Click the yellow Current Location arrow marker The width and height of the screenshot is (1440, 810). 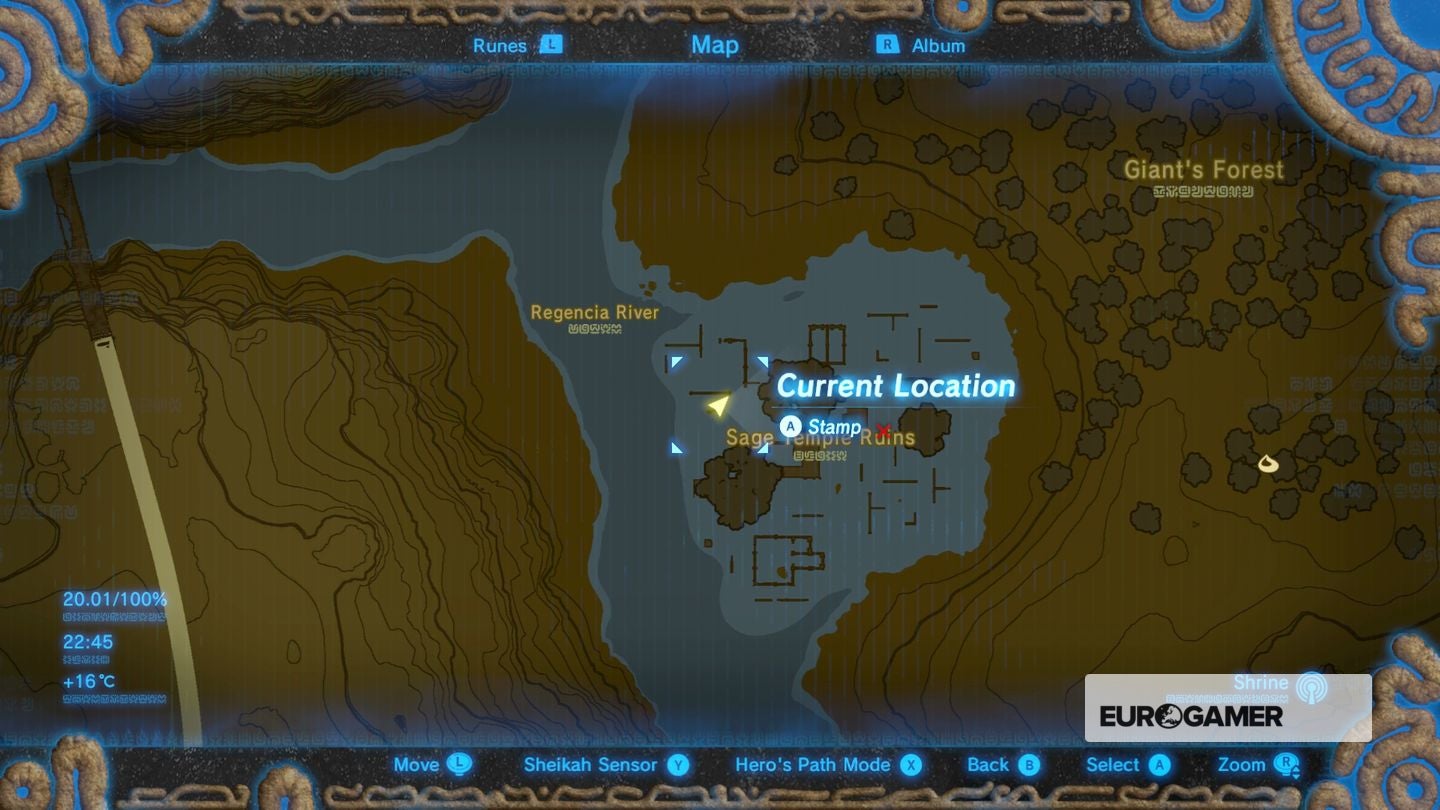pyautogui.click(x=717, y=407)
